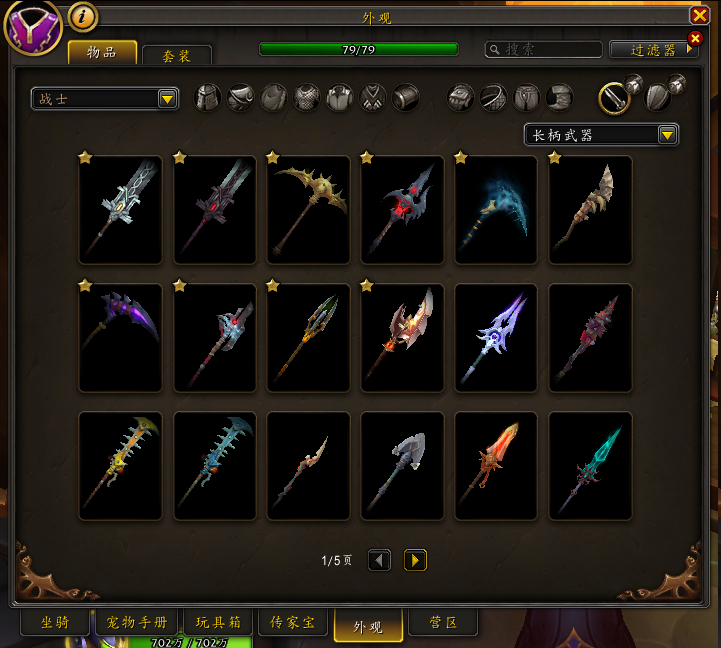Image resolution: width=721 pixels, height=648 pixels.
Task: Close the 外观 appearance window
Action: [699, 15]
